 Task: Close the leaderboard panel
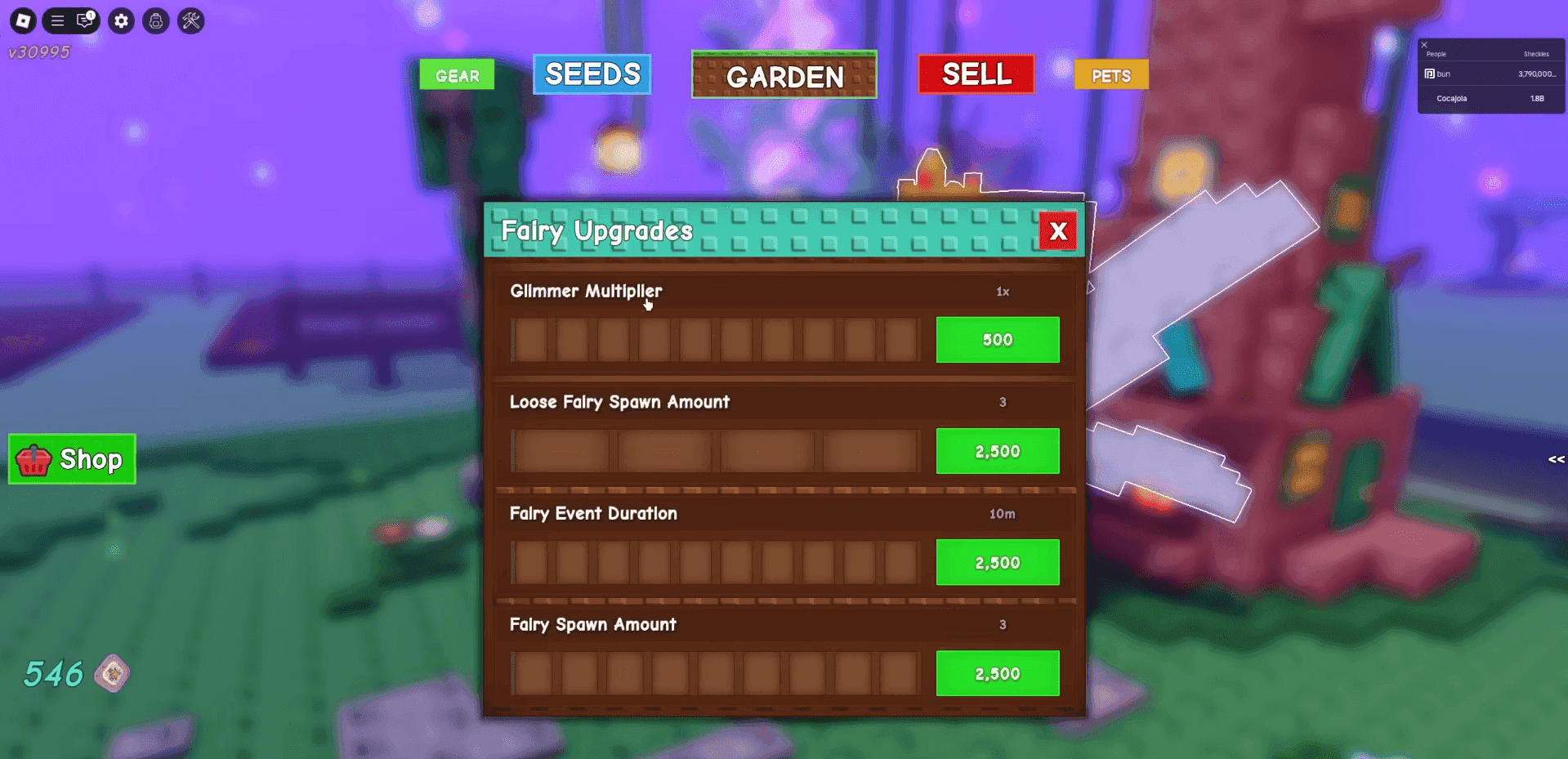pyautogui.click(x=1424, y=45)
